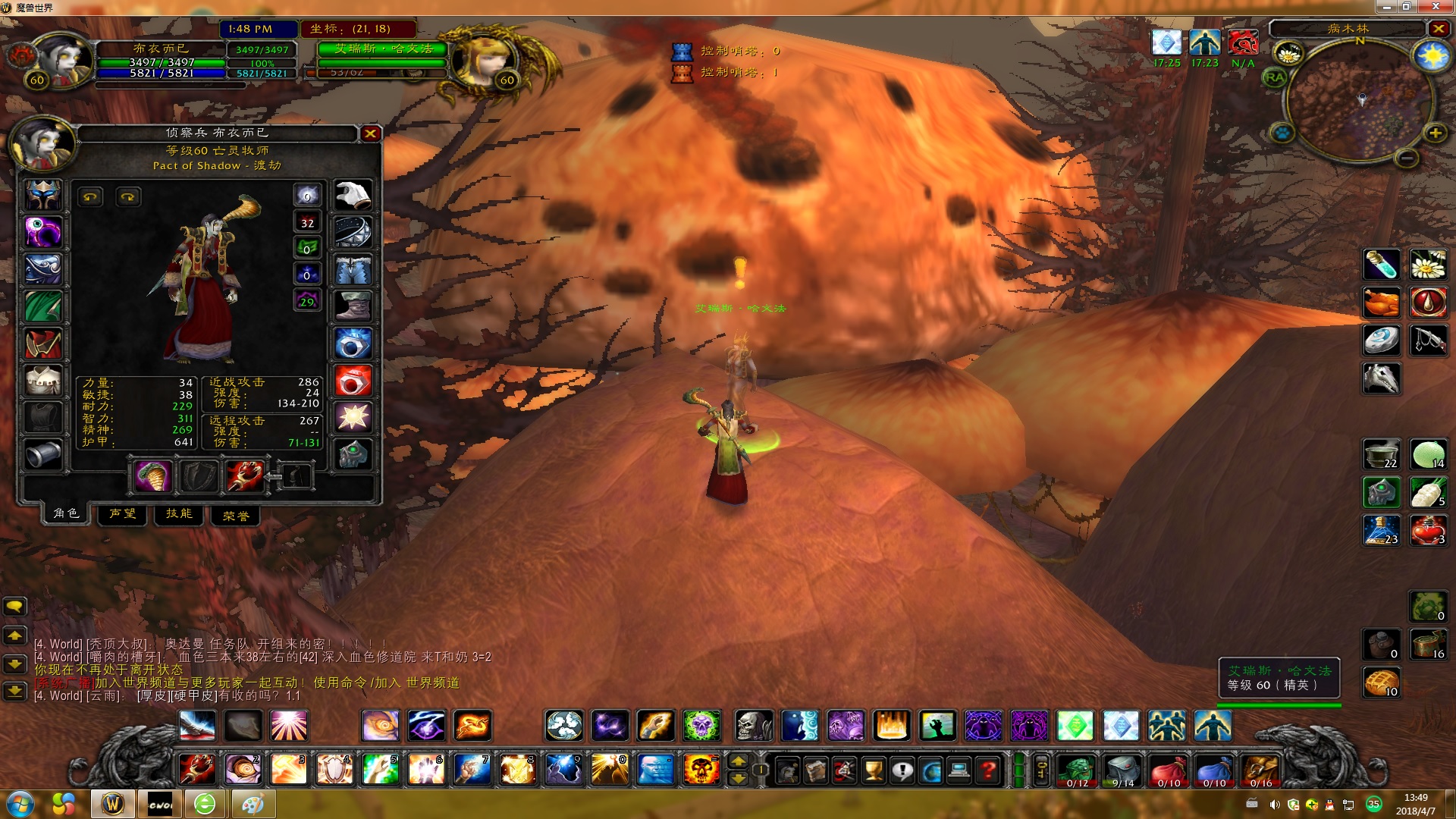This screenshot has width=1456, height=819.
Task: Select the equipped helmet slot
Action: (43, 195)
